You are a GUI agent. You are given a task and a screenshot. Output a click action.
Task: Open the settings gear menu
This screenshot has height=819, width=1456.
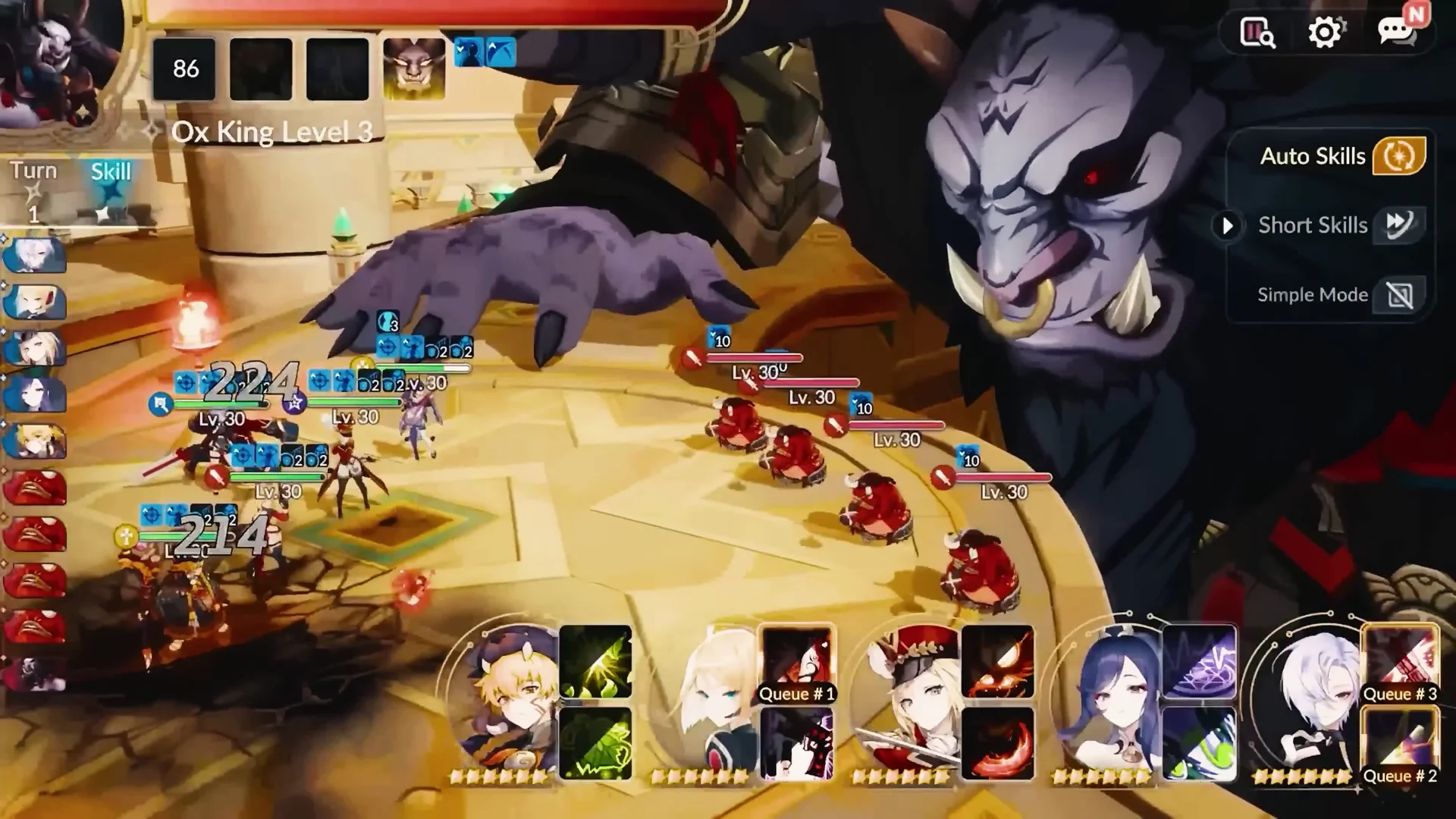pyautogui.click(x=1325, y=33)
